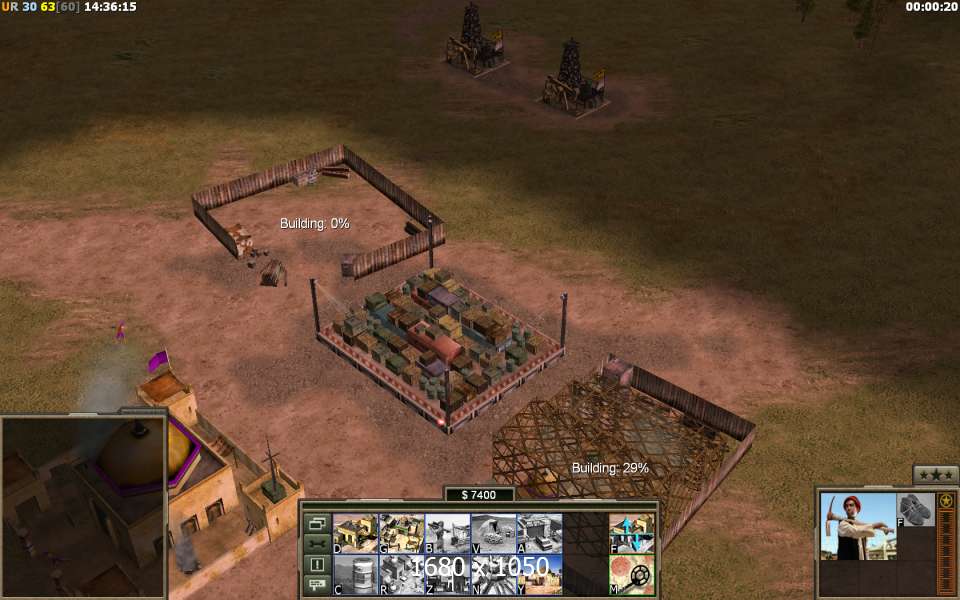This screenshot has width=960, height=600.
Task: Select the worker shoes upgrade icon
Action: 915,509
